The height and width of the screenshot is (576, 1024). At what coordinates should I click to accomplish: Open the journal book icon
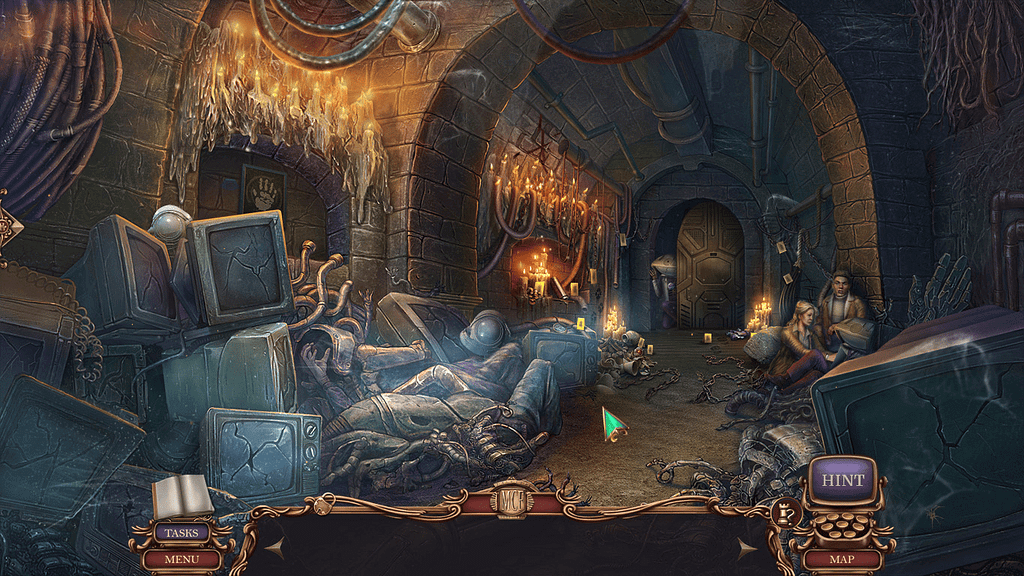click(182, 497)
